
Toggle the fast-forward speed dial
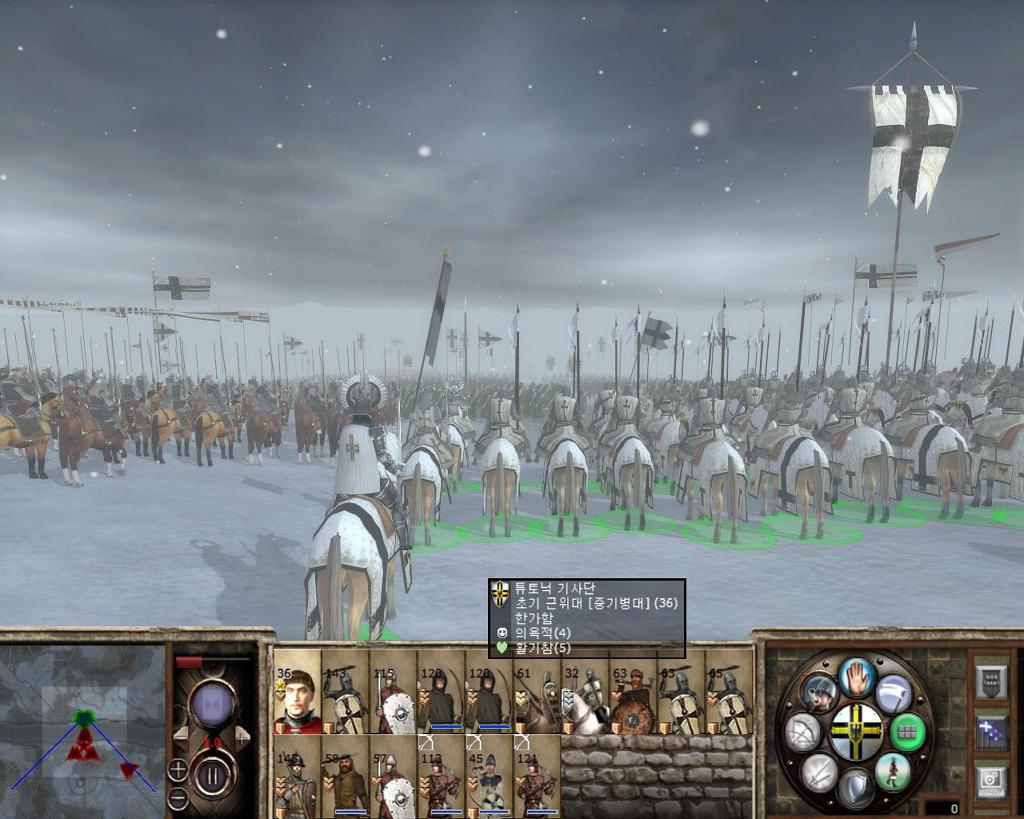click(212, 705)
